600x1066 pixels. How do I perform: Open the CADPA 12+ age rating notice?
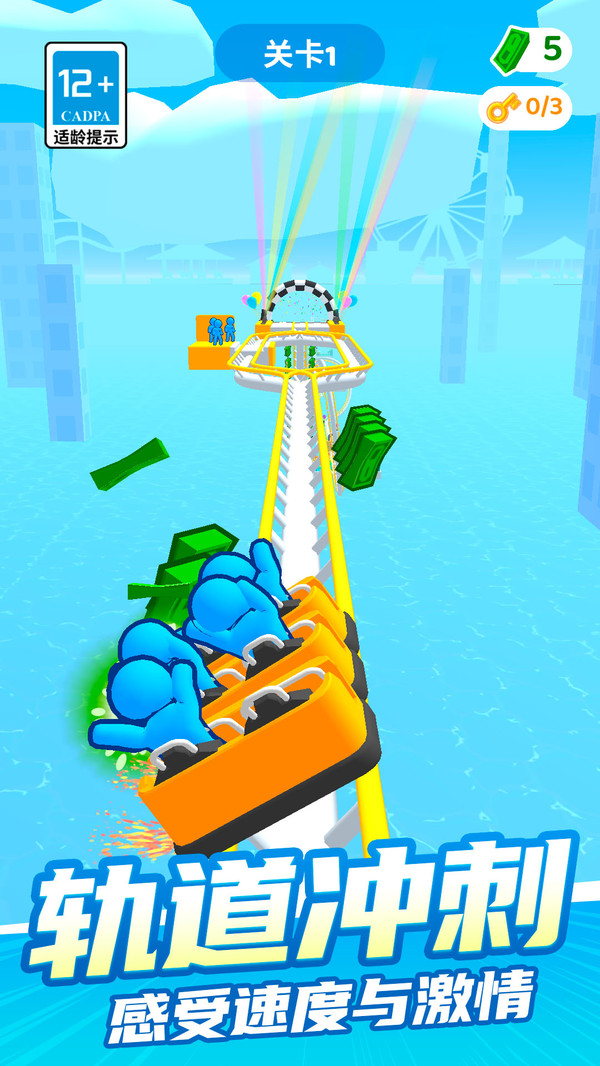click(86, 95)
